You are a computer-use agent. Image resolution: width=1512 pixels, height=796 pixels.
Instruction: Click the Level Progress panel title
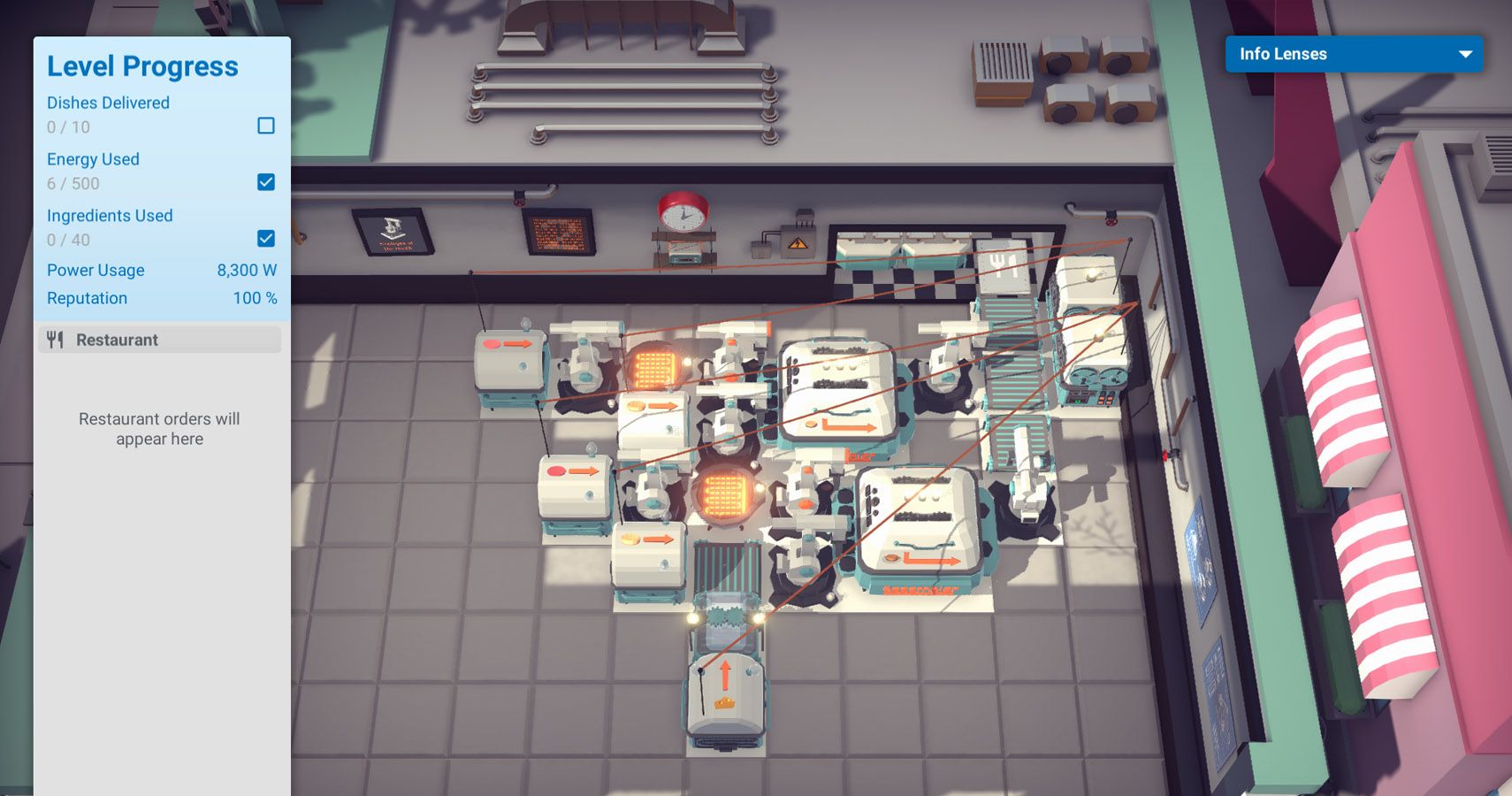point(142,65)
